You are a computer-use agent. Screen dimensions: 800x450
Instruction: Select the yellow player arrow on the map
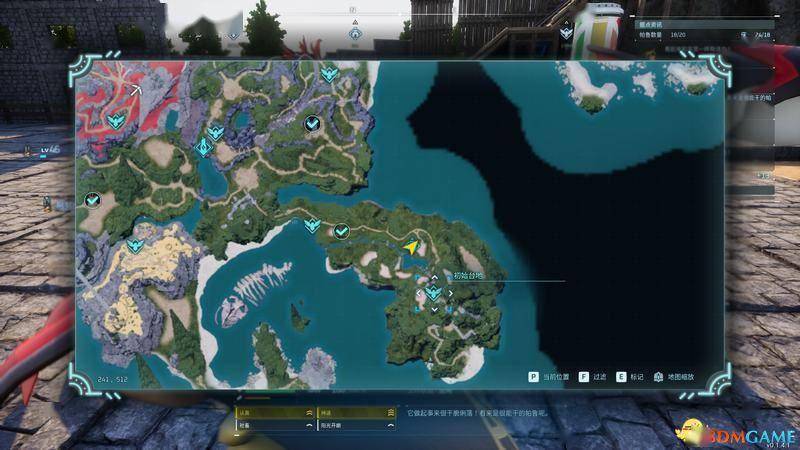pyautogui.click(x=411, y=246)
